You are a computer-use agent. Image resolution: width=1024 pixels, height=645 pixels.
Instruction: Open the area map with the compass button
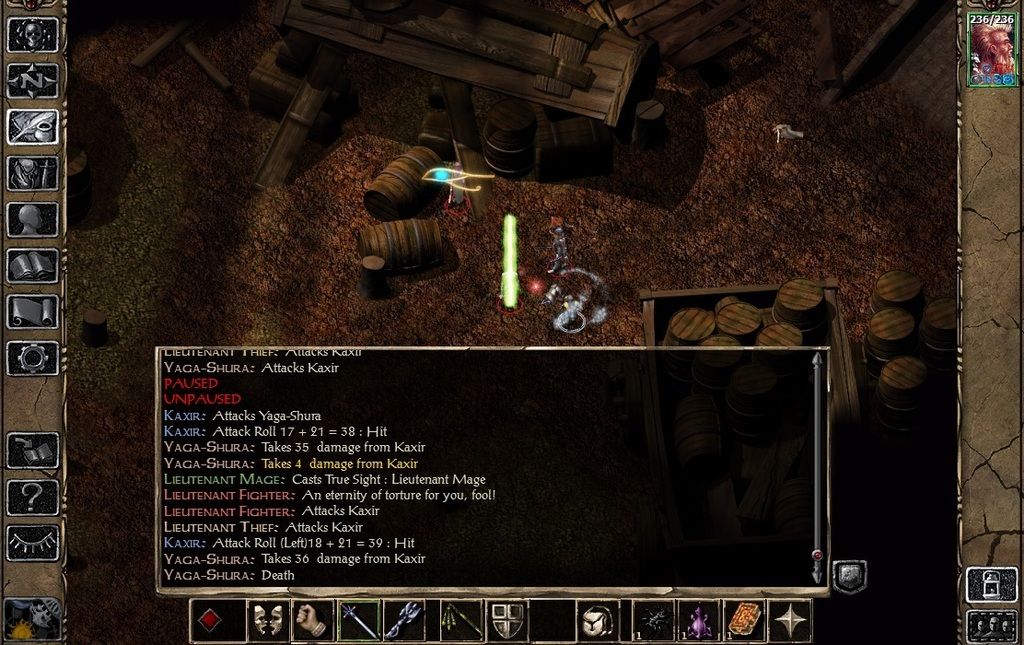coord(33,80)
